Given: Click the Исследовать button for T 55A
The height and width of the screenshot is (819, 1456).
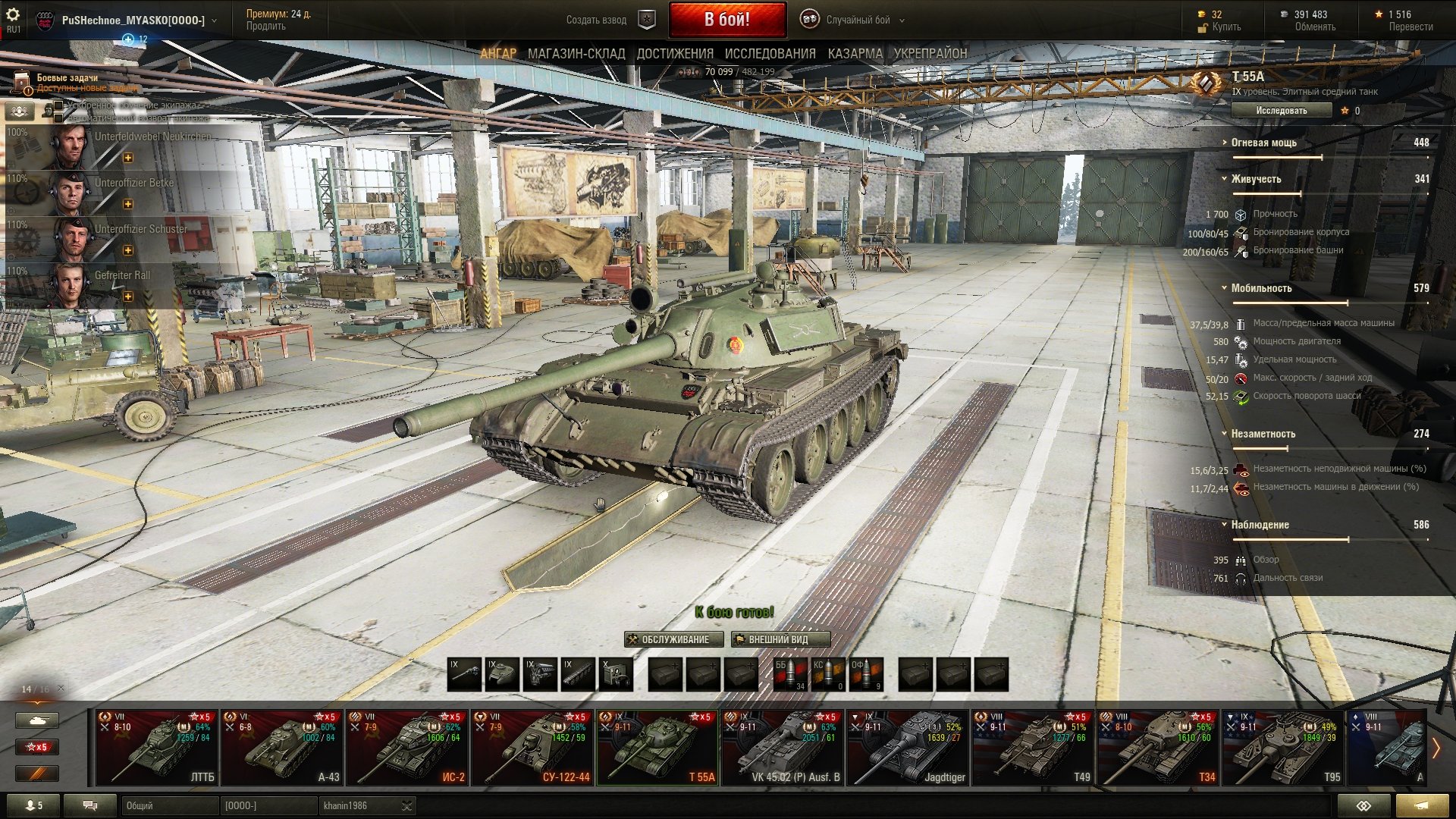Looking at the screenshot, I should pos(1281,111).
